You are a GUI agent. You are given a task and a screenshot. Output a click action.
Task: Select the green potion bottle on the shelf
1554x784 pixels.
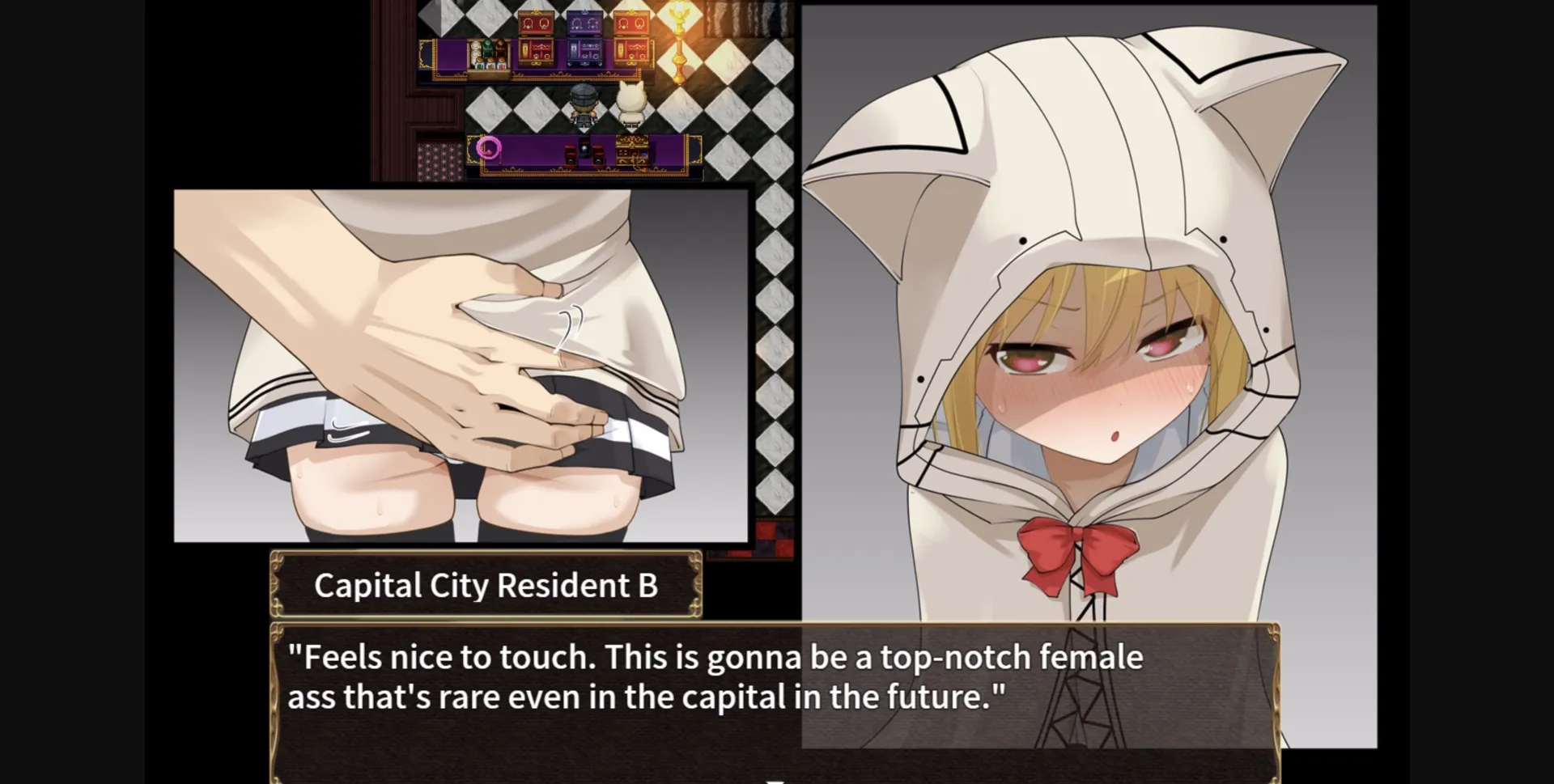(487, 49)
